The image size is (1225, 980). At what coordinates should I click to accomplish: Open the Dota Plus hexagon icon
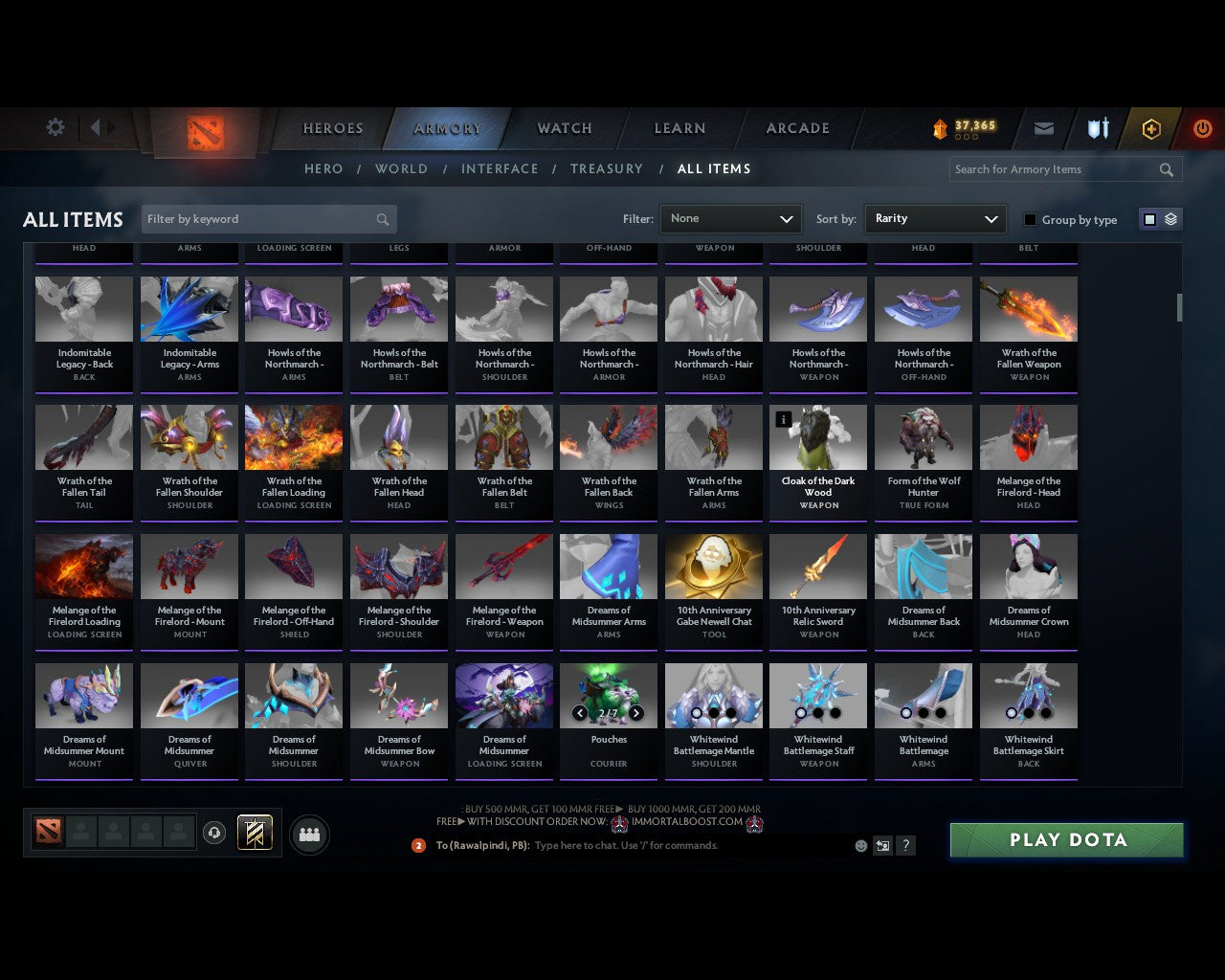point(1151,127)
